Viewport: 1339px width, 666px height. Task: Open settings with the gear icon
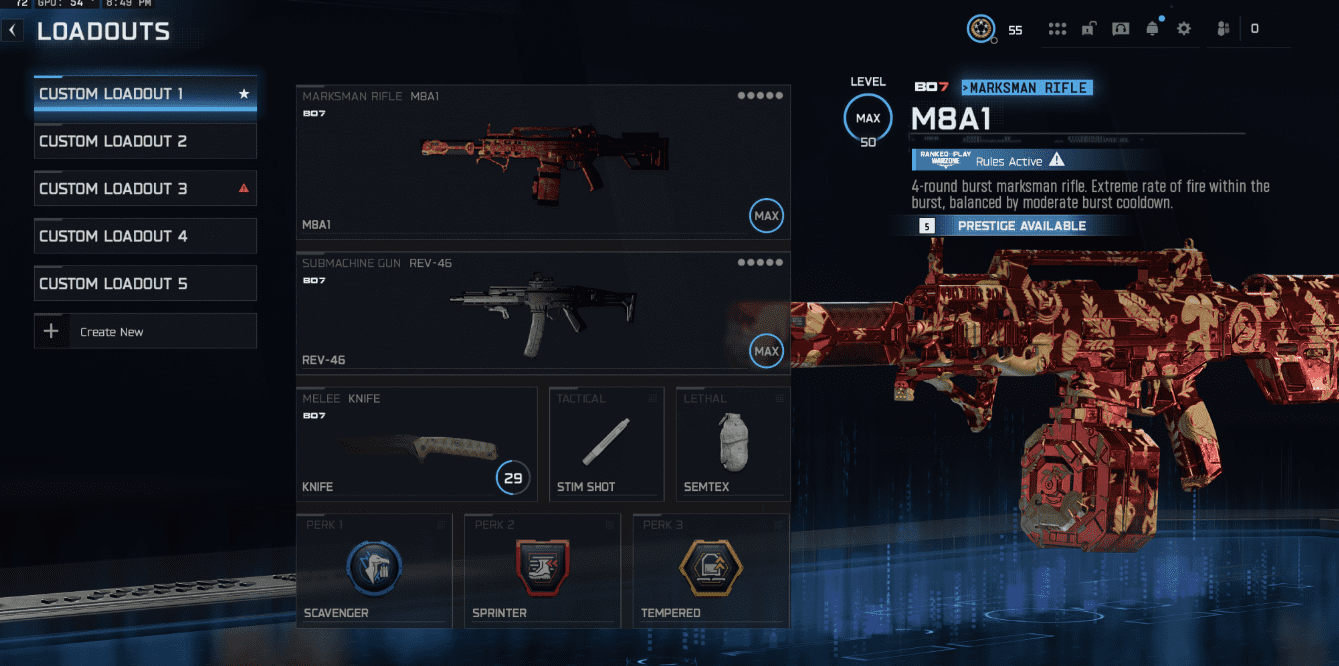tap(1184, 29)
